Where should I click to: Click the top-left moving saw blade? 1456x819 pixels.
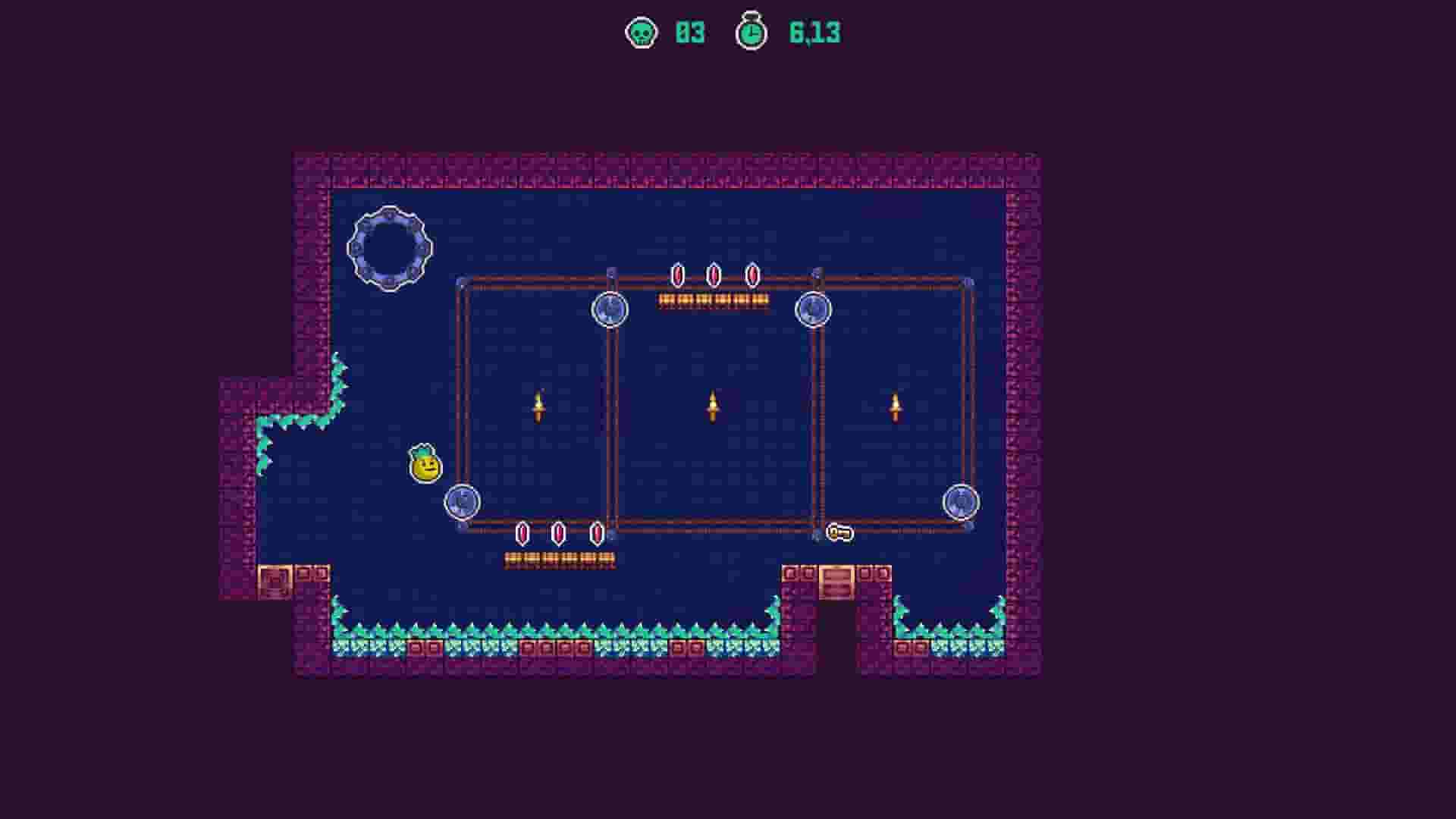(x=608, y=308)
